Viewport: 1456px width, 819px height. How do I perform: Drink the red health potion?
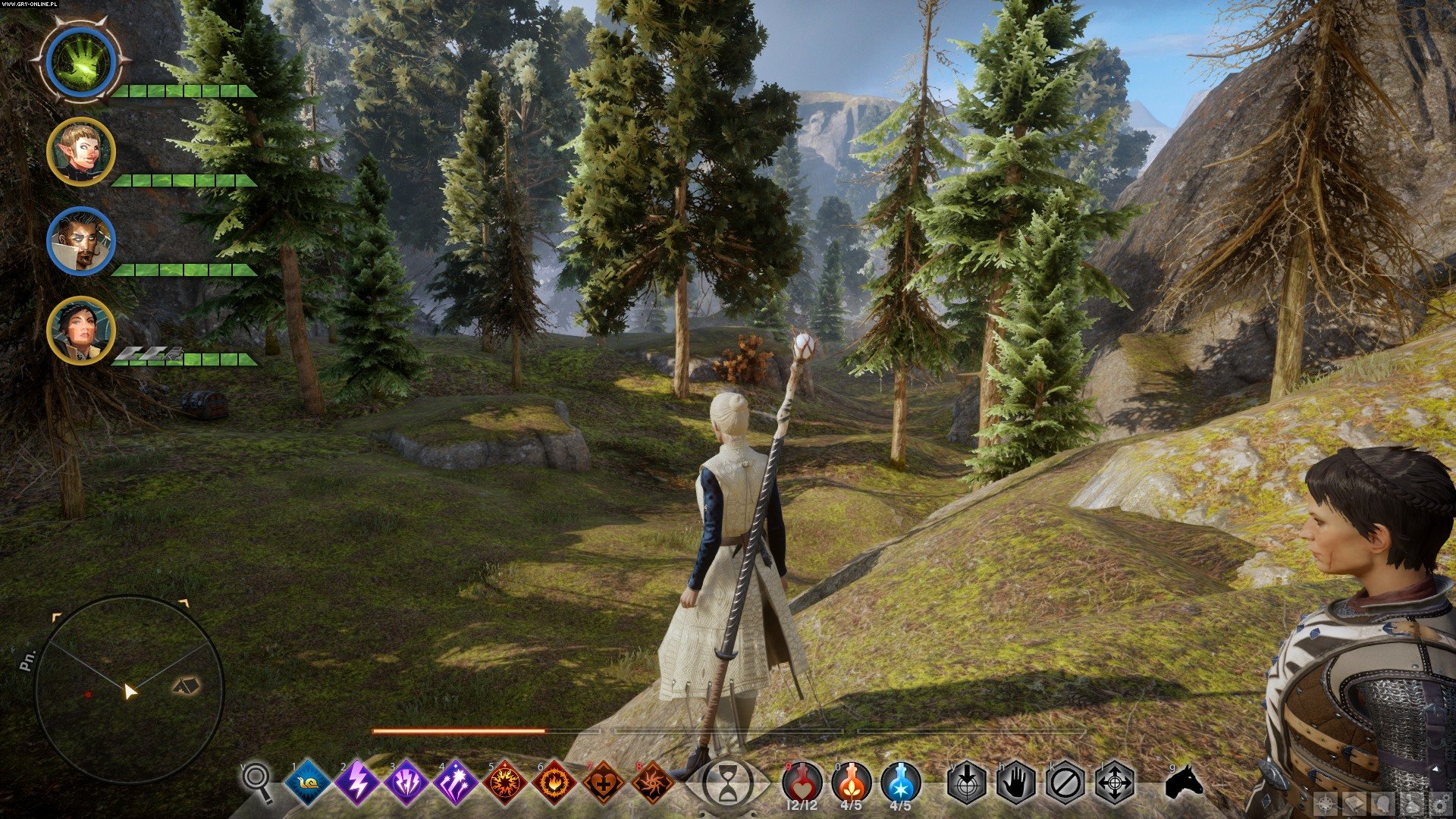point(802,782)
